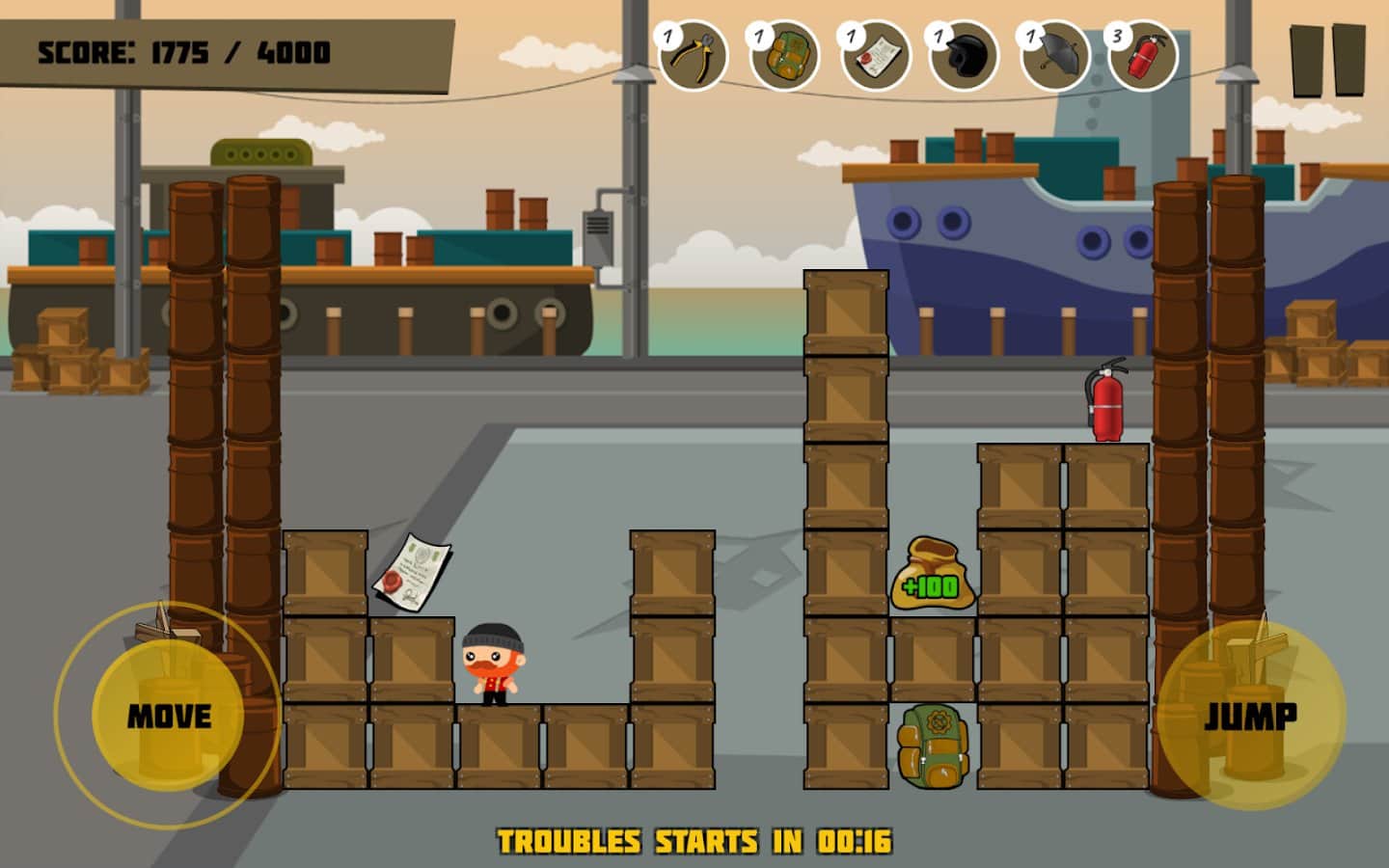Image resolution: width=1389 pixels, height=868 pixels.
Task: Choose the green backpack item icon
Action: pyautogui.click(x=783, y=56)
